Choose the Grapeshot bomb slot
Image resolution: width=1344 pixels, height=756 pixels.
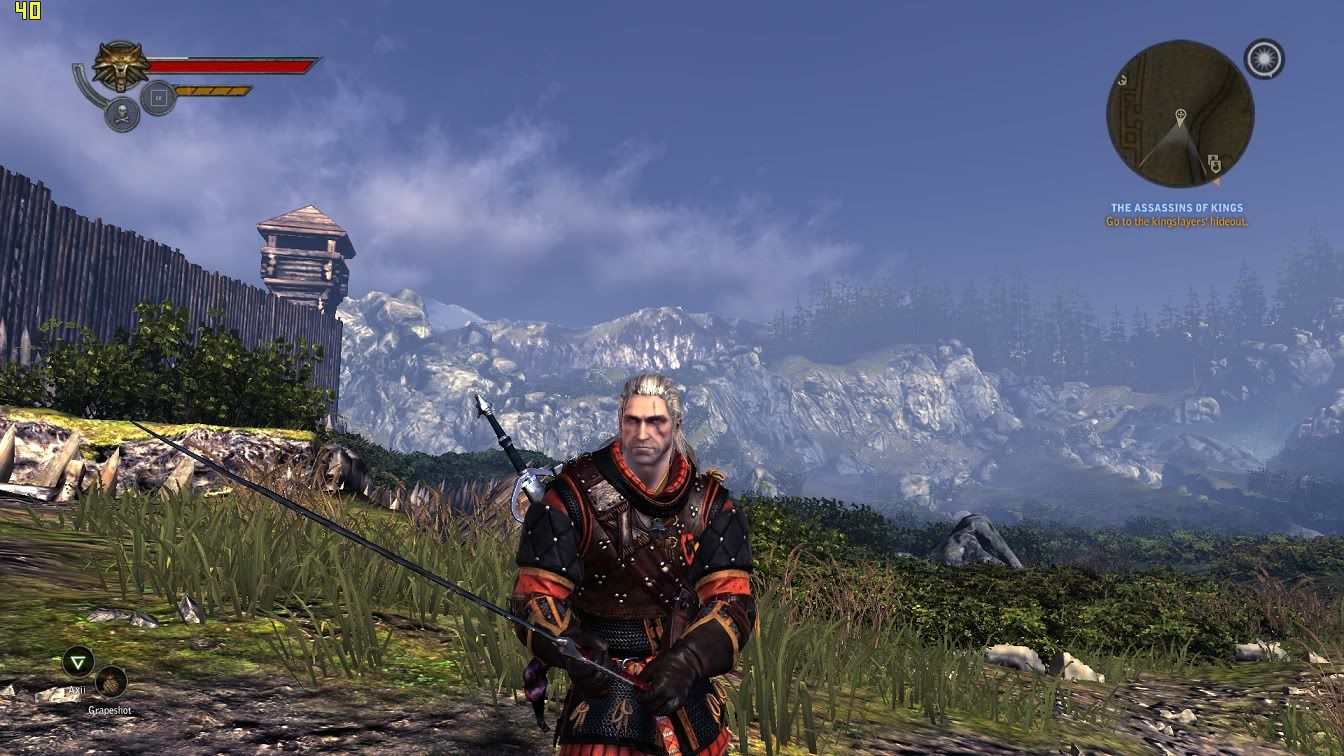(x=111, y=682)
